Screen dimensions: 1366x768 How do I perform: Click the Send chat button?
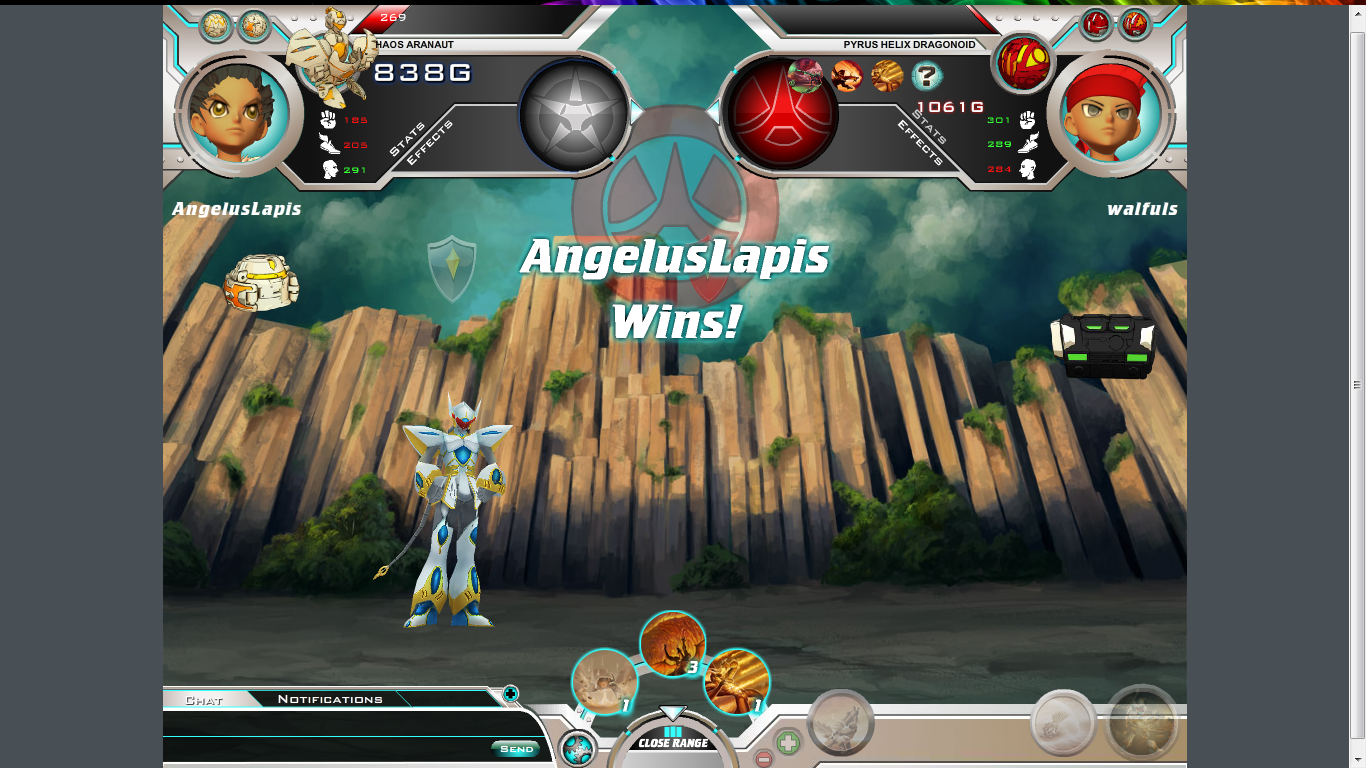[516, 749]
